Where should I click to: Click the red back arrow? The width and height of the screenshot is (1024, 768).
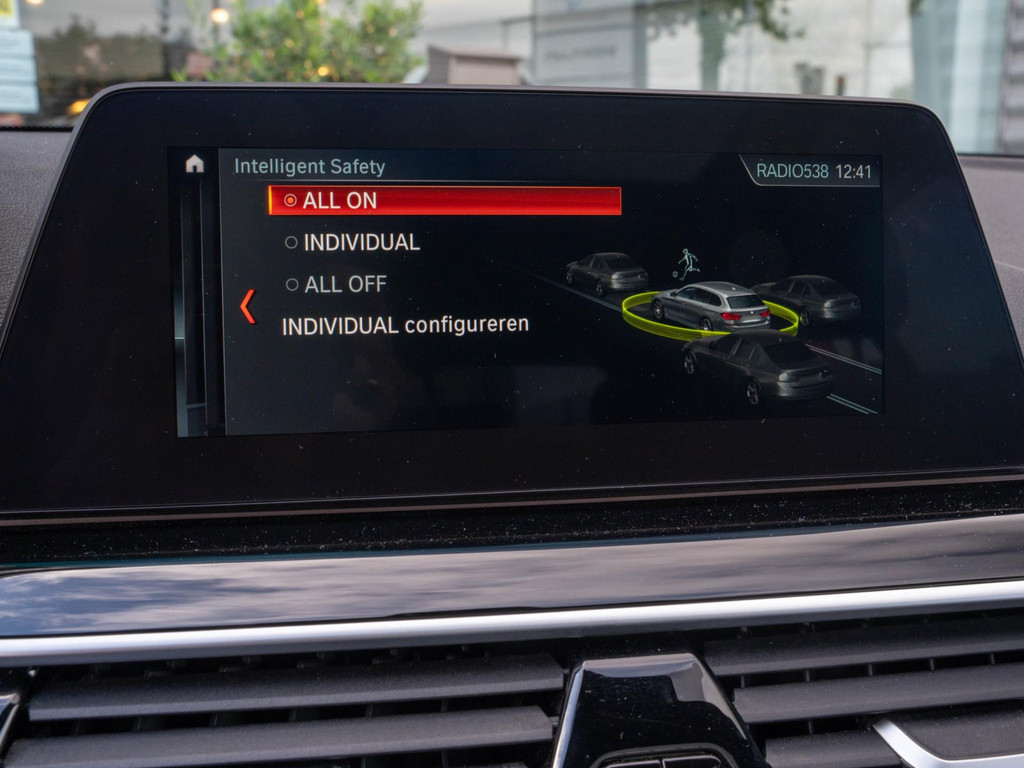[247, 306]
